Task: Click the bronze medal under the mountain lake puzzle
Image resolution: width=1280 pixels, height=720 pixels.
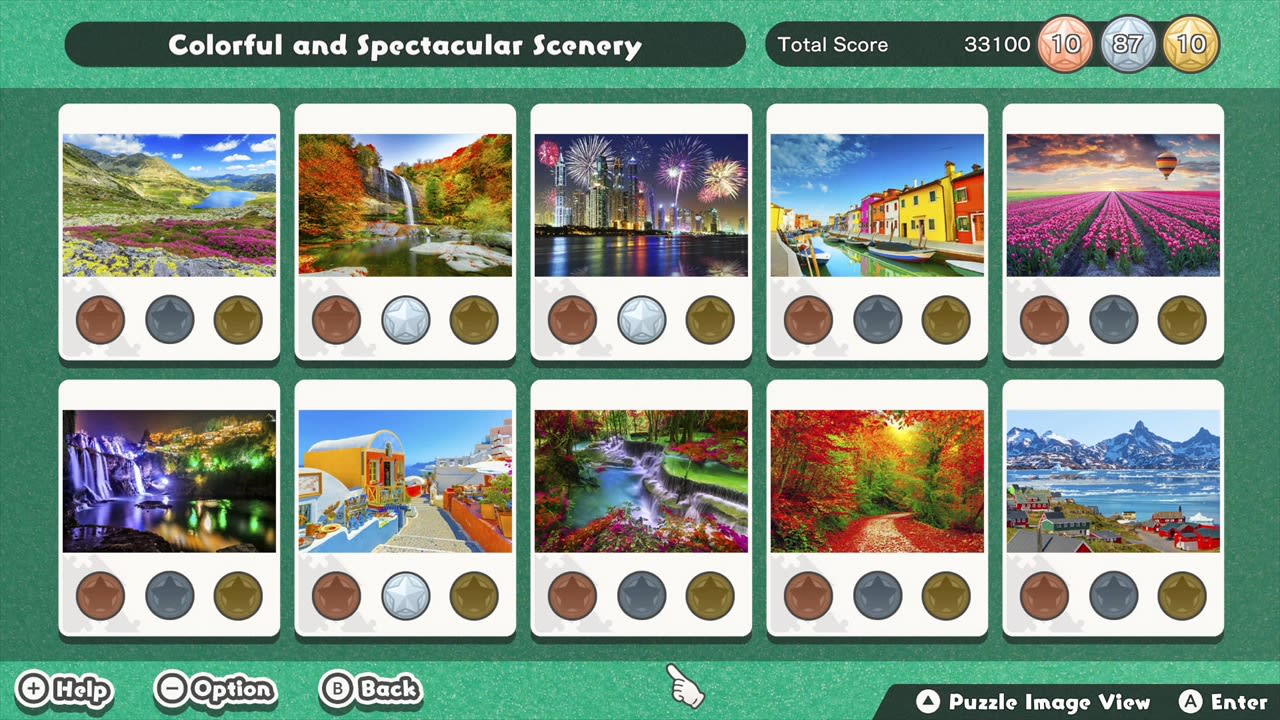Action: [x=100, y=320]
